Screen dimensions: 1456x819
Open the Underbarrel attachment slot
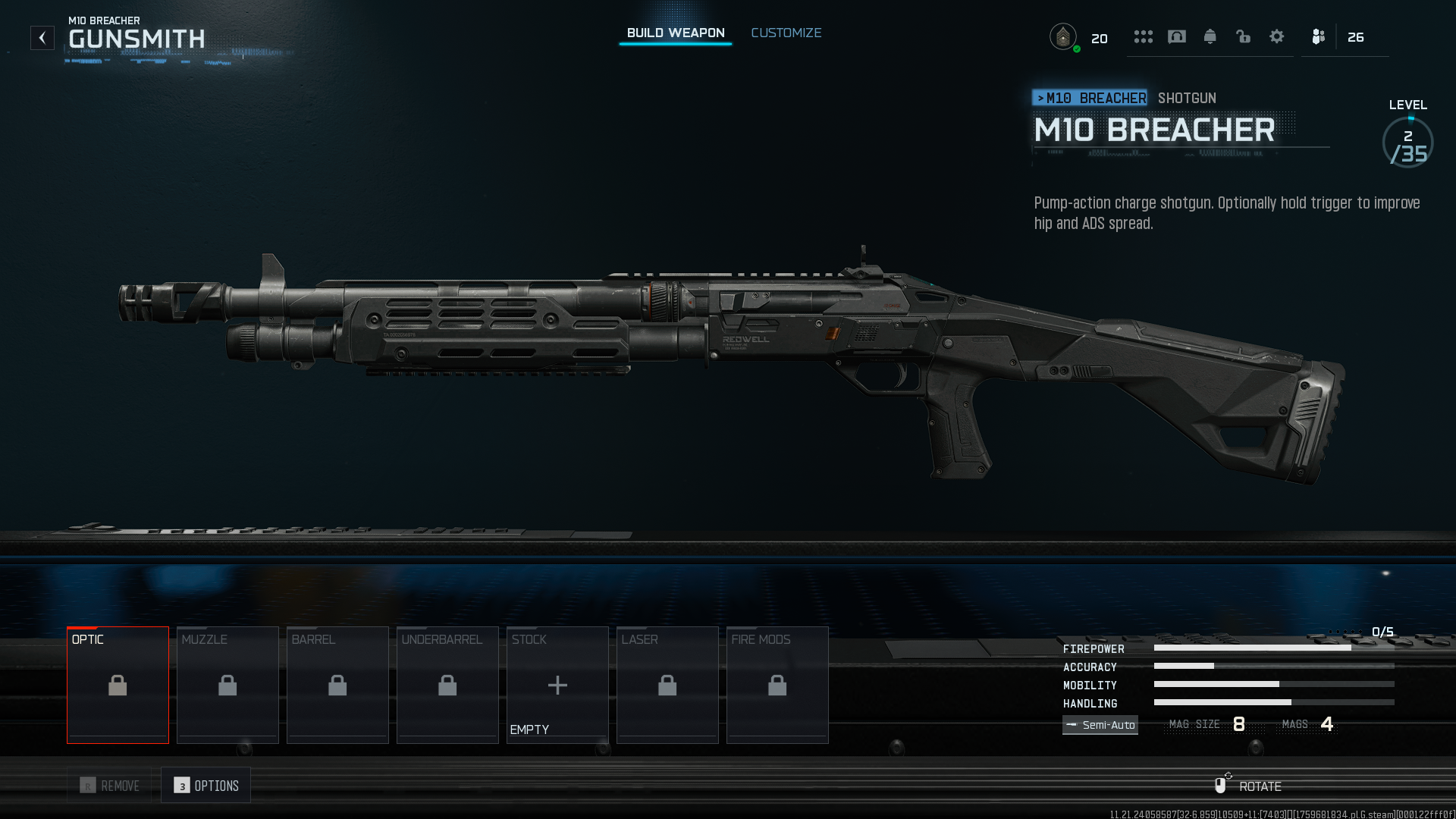[x=447, y=685]
